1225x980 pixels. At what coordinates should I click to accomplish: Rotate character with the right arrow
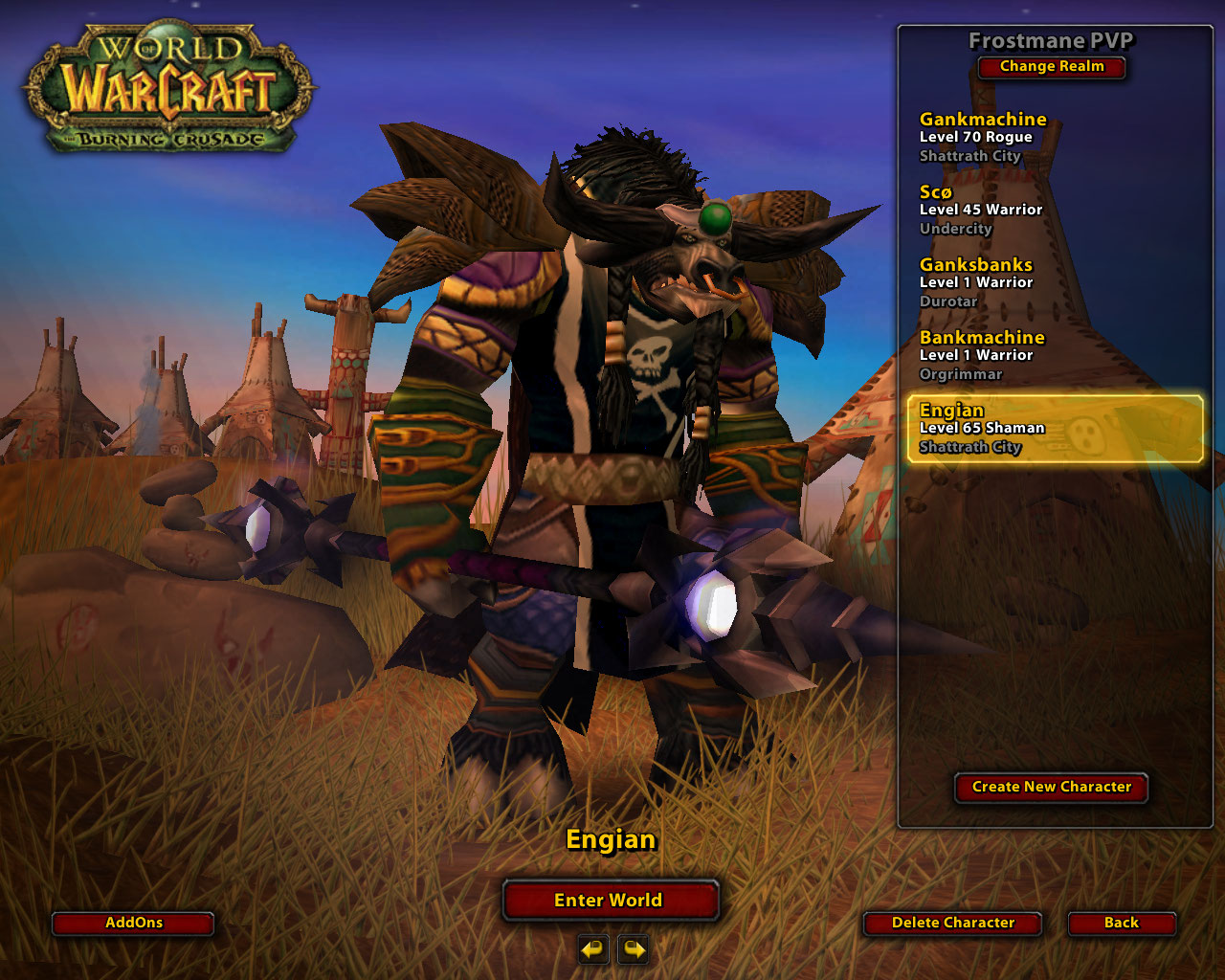634,949
